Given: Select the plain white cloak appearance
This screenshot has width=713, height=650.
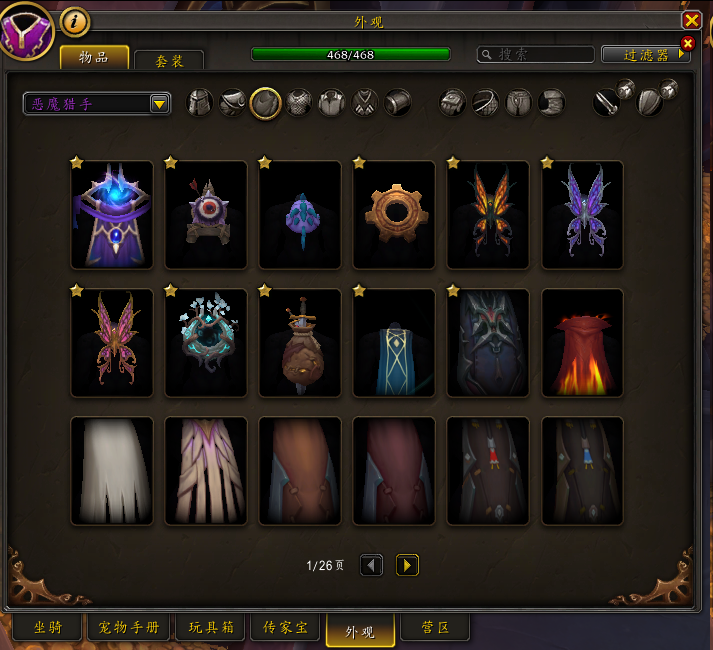Looking at the screenshot, I should pos(112,470).
